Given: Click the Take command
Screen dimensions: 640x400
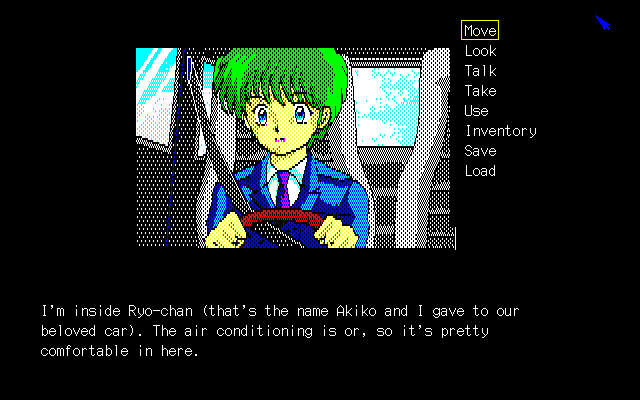Looking at the screenshot, I should point(480,91).
